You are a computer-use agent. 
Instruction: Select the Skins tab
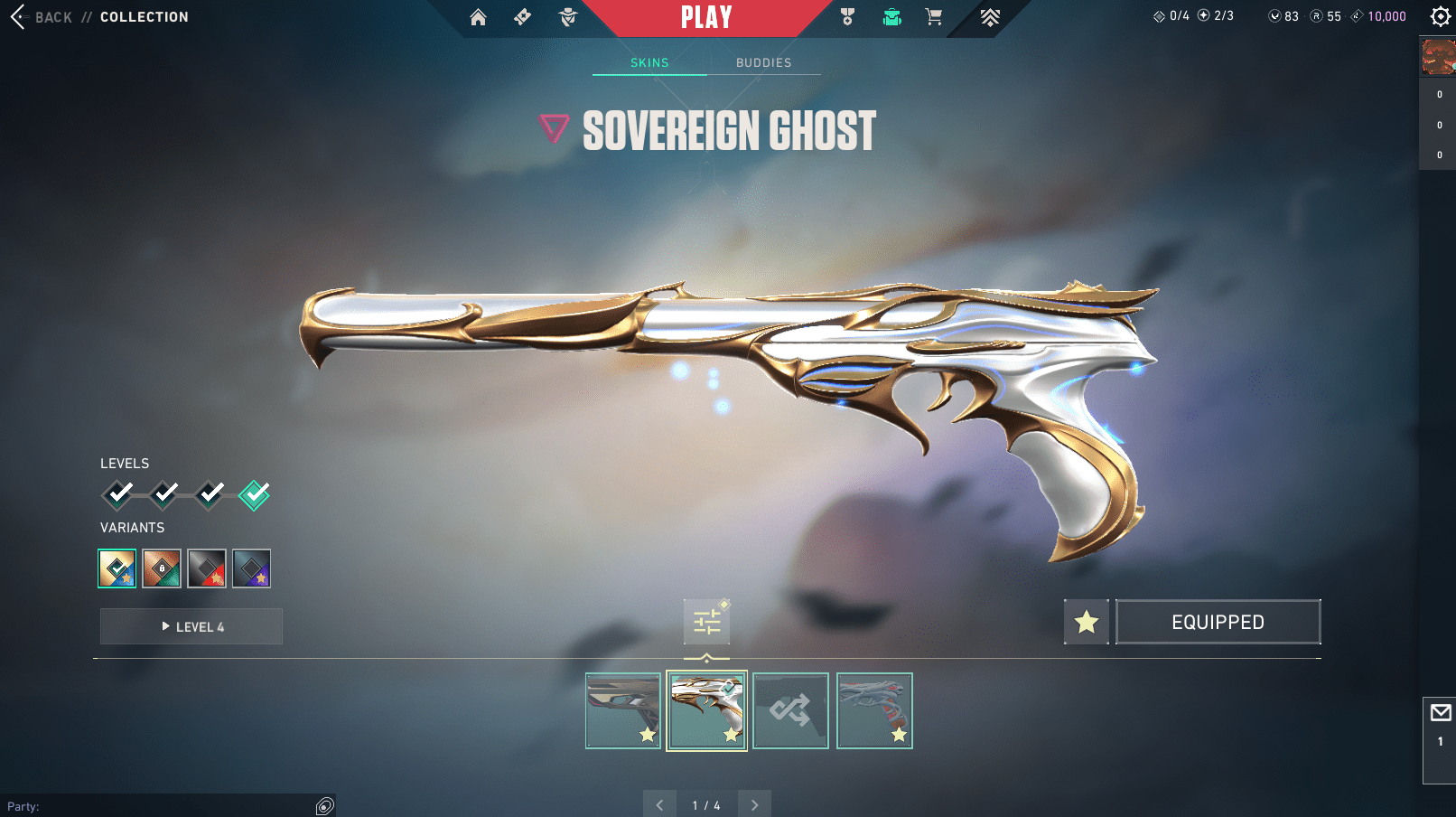tap(649, 62)
